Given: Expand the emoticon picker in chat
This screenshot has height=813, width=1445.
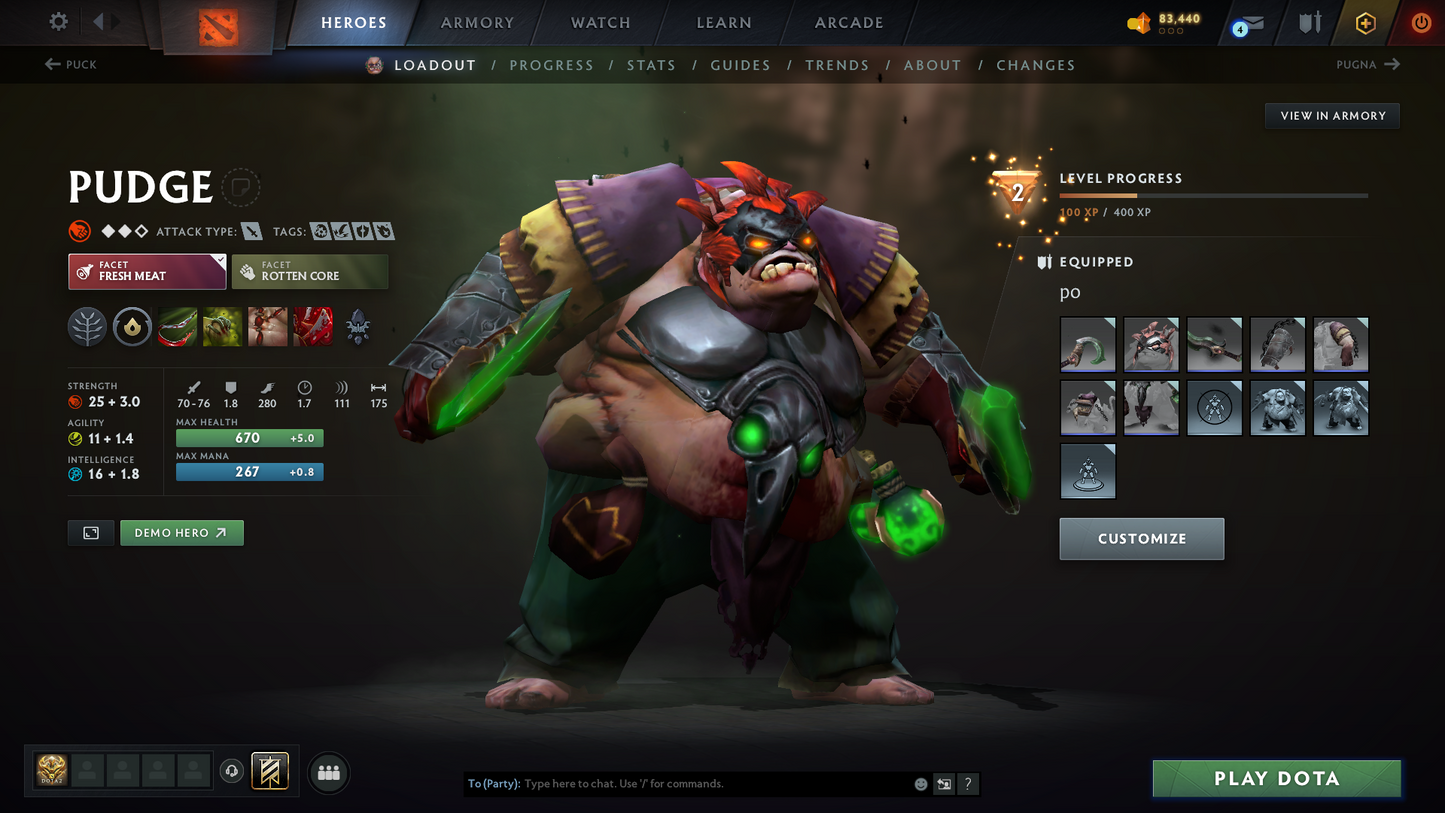Looking at the screenshot, I should [x=919, y=784].
